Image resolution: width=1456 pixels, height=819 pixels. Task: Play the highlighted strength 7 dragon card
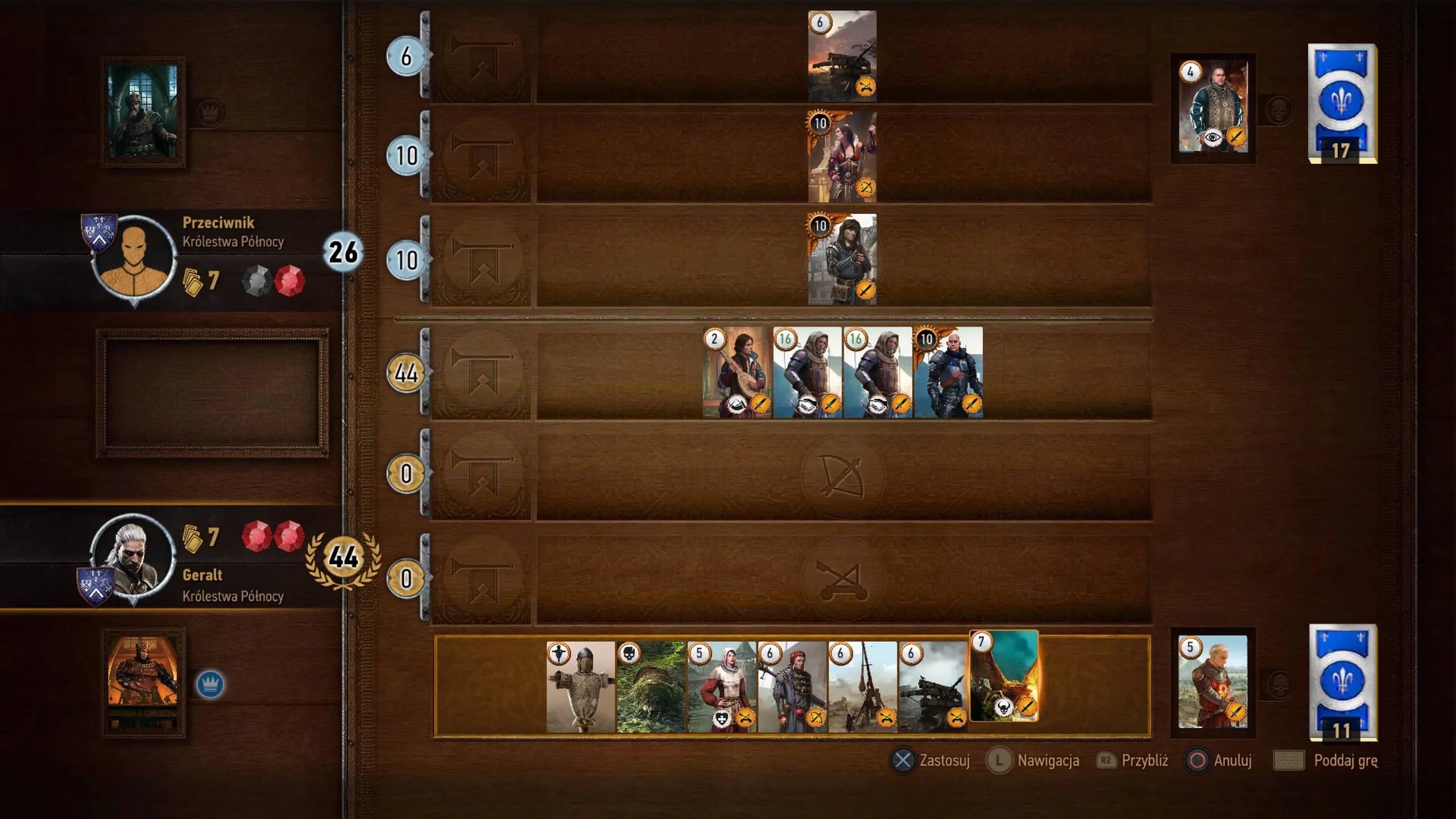(x=1004, y=676)
